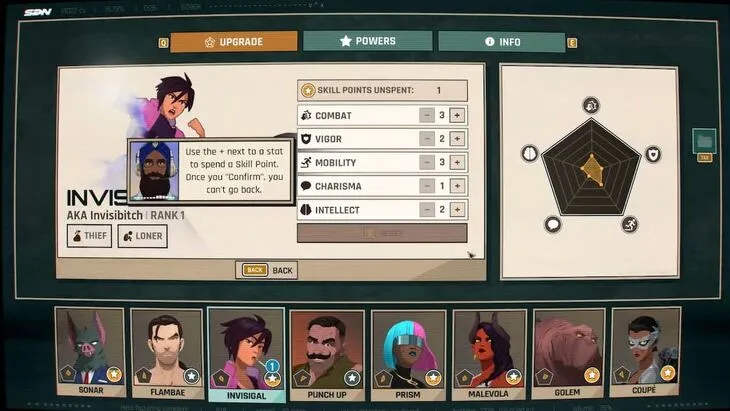Open the Powers tab
730x411 pixels.
point(368,41)
